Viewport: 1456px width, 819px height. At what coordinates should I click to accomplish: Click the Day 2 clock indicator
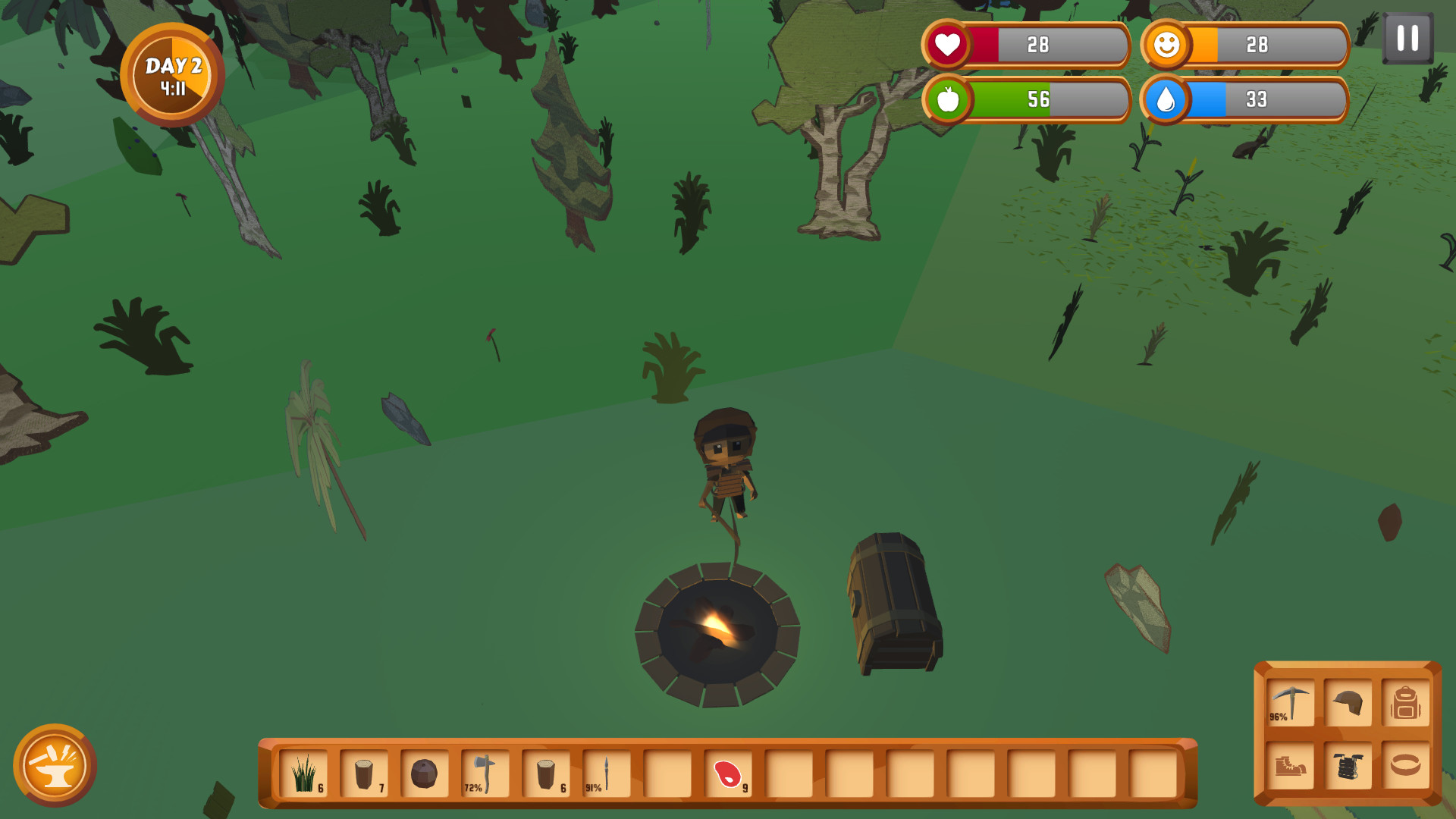click(x=173, y=76)
